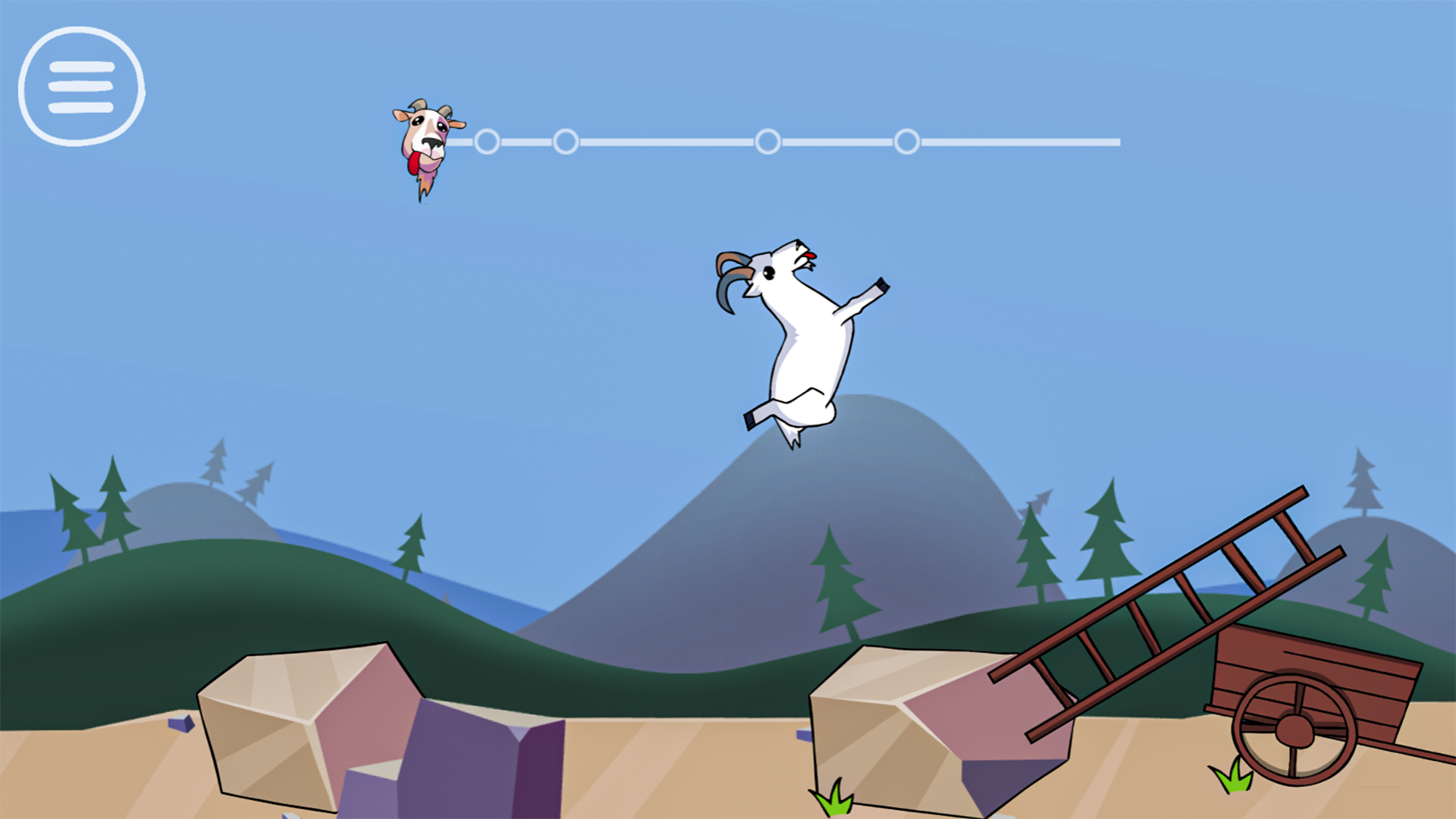
Task: Click the third checkpoint node
Action: pyautogui.click(x=768, y=141)
